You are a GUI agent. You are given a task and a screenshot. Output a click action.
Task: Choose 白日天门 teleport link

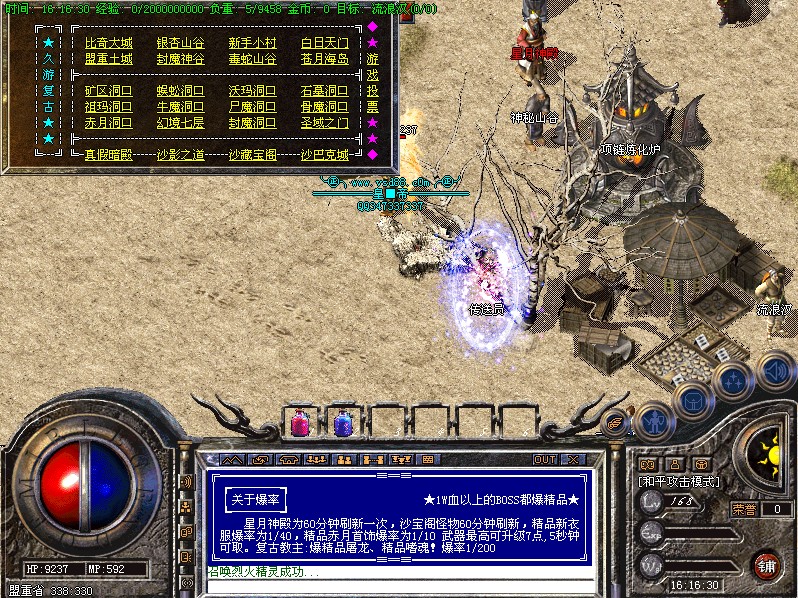coord(325,43)
